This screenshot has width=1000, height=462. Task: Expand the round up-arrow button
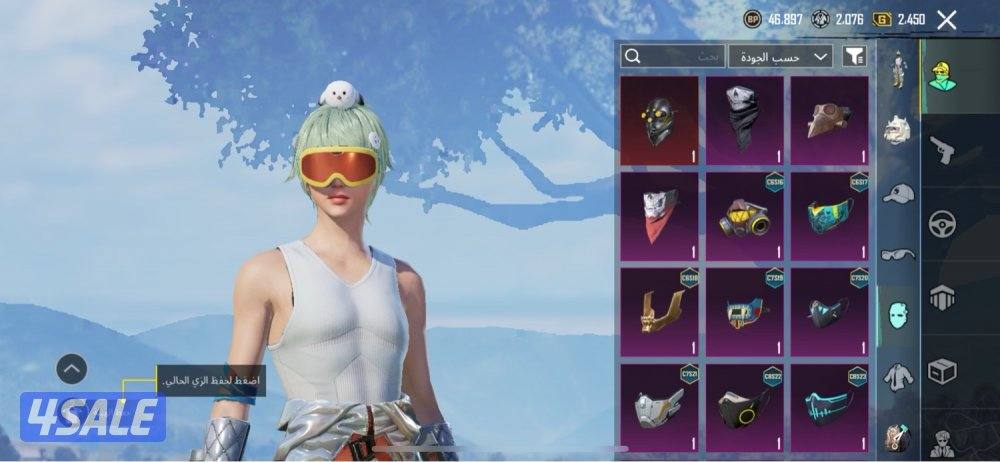point(71,369)
